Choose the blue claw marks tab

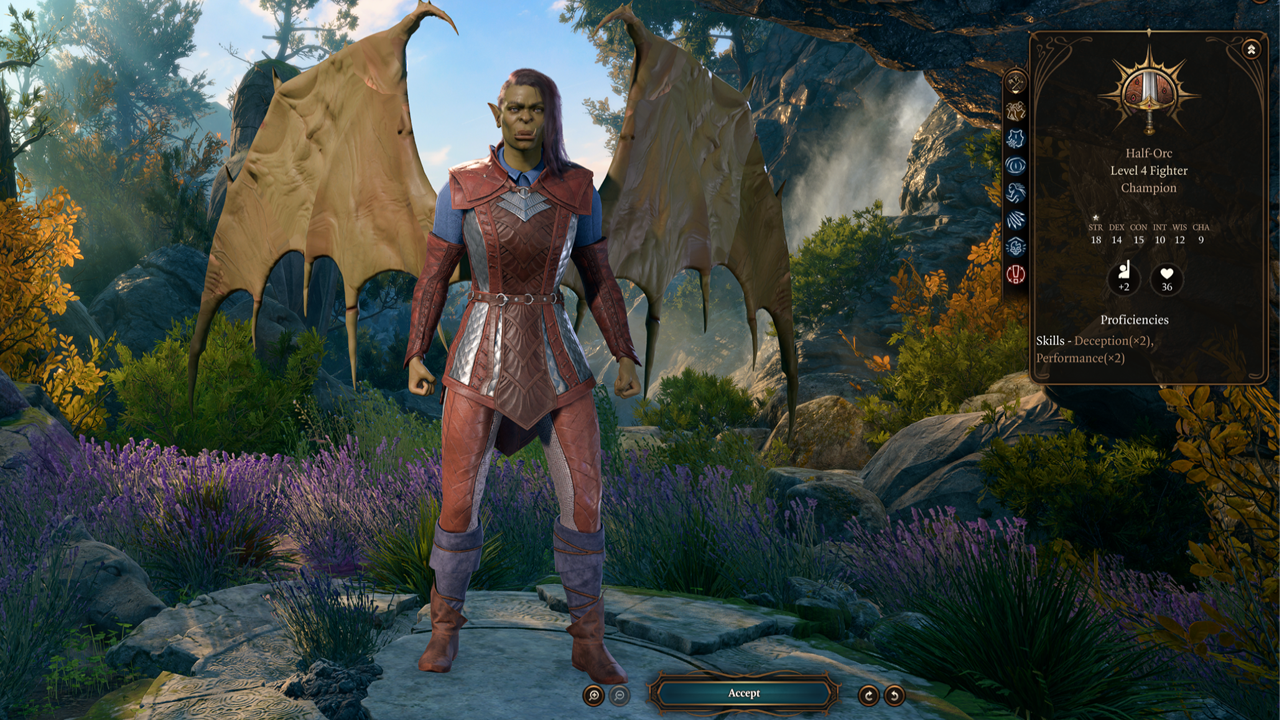(1016, 219)
